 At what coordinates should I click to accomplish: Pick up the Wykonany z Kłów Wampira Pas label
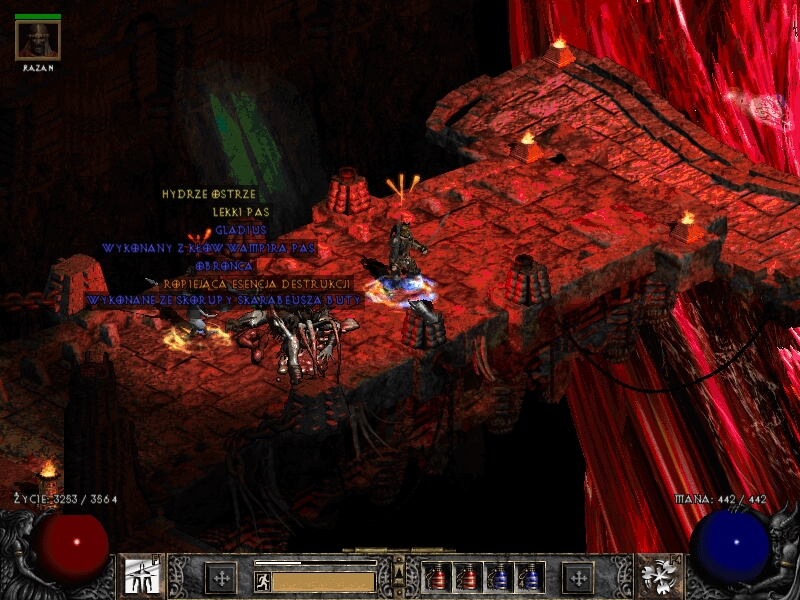tap(209, 247)
